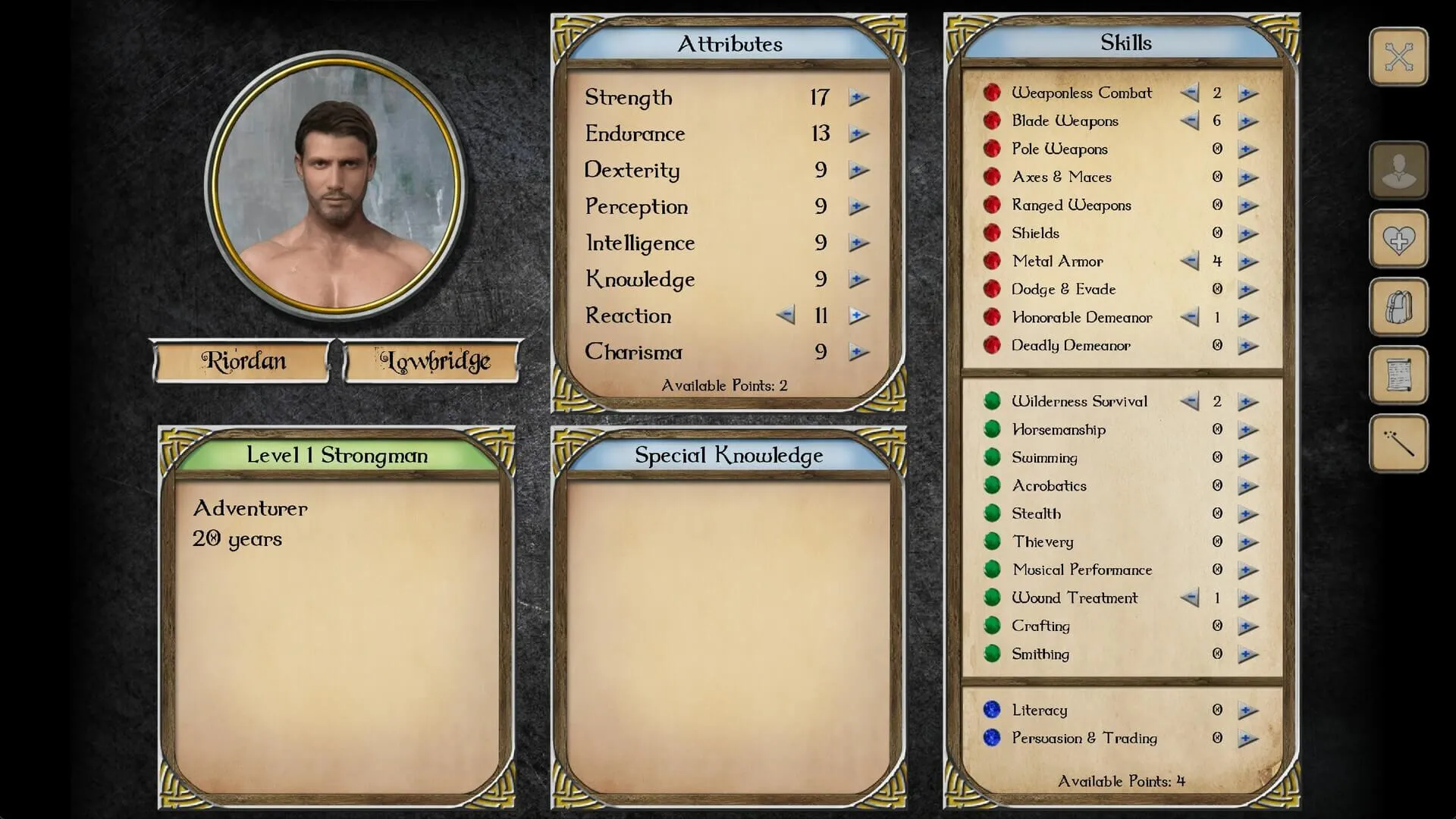Raise the Persuasion & Trading skill
Image resolution: width=1456 pixels, height=819 pixels.
1247,739
